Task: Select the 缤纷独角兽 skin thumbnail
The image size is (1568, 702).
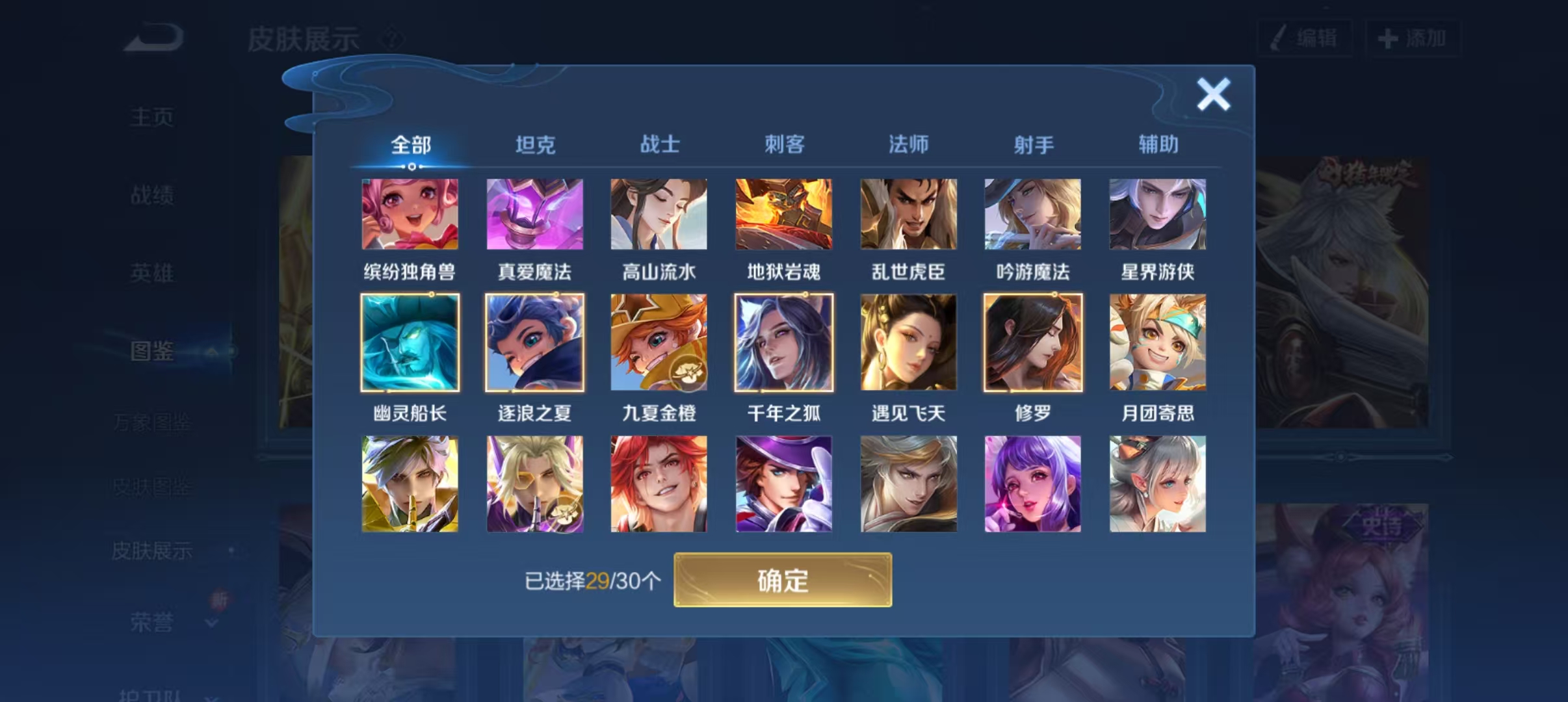Action: [410, 214]
